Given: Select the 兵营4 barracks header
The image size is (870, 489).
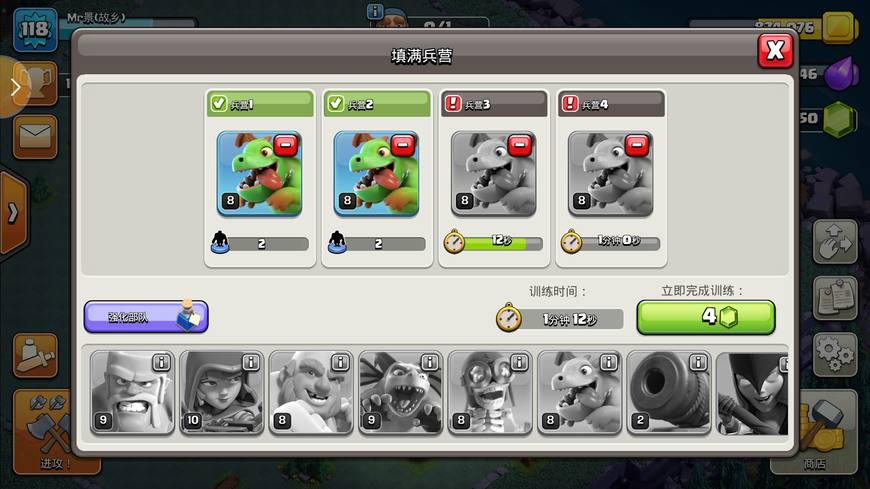Looking at the screenshot, I should (x=611, y=103).
